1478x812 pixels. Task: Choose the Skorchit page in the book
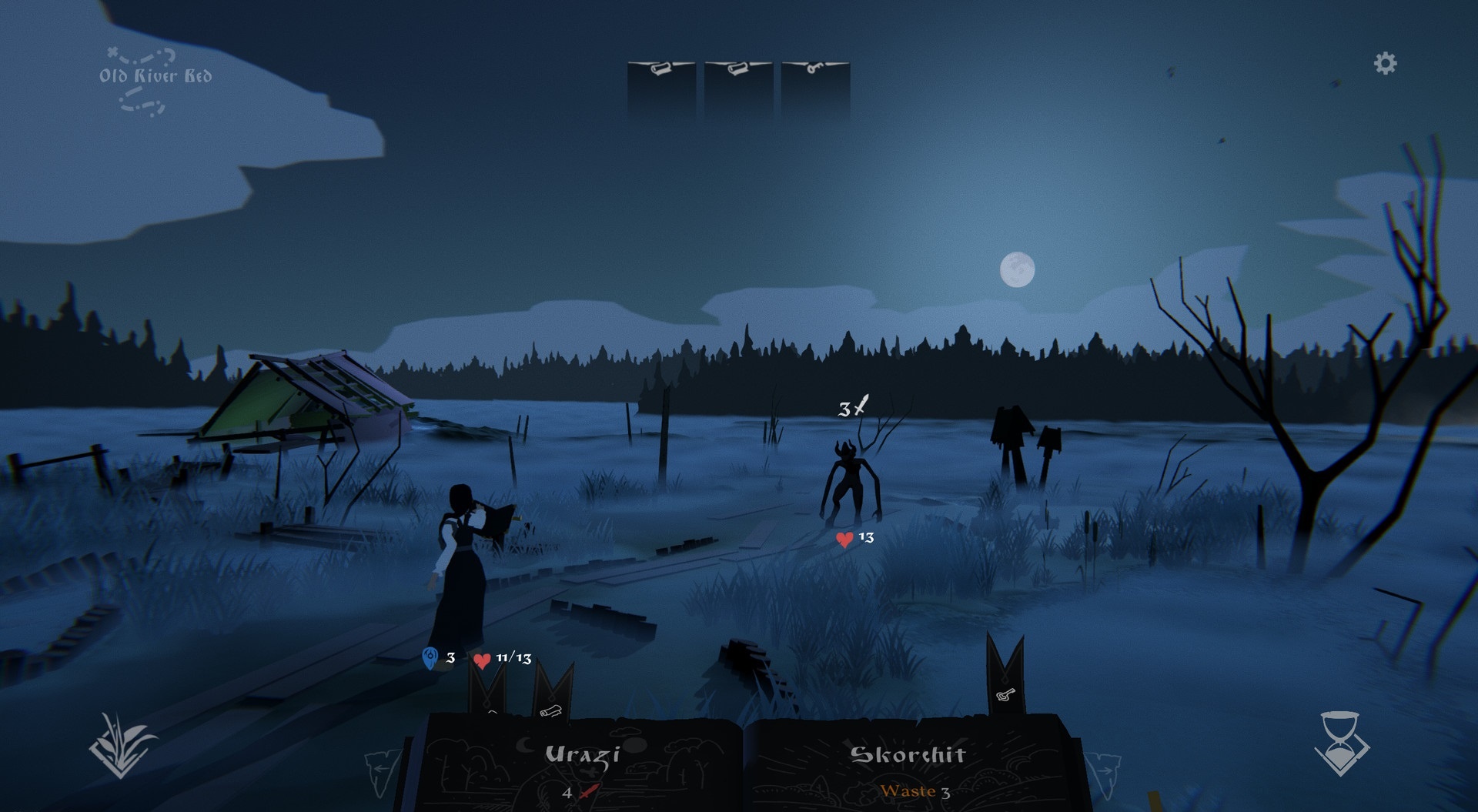908,766
